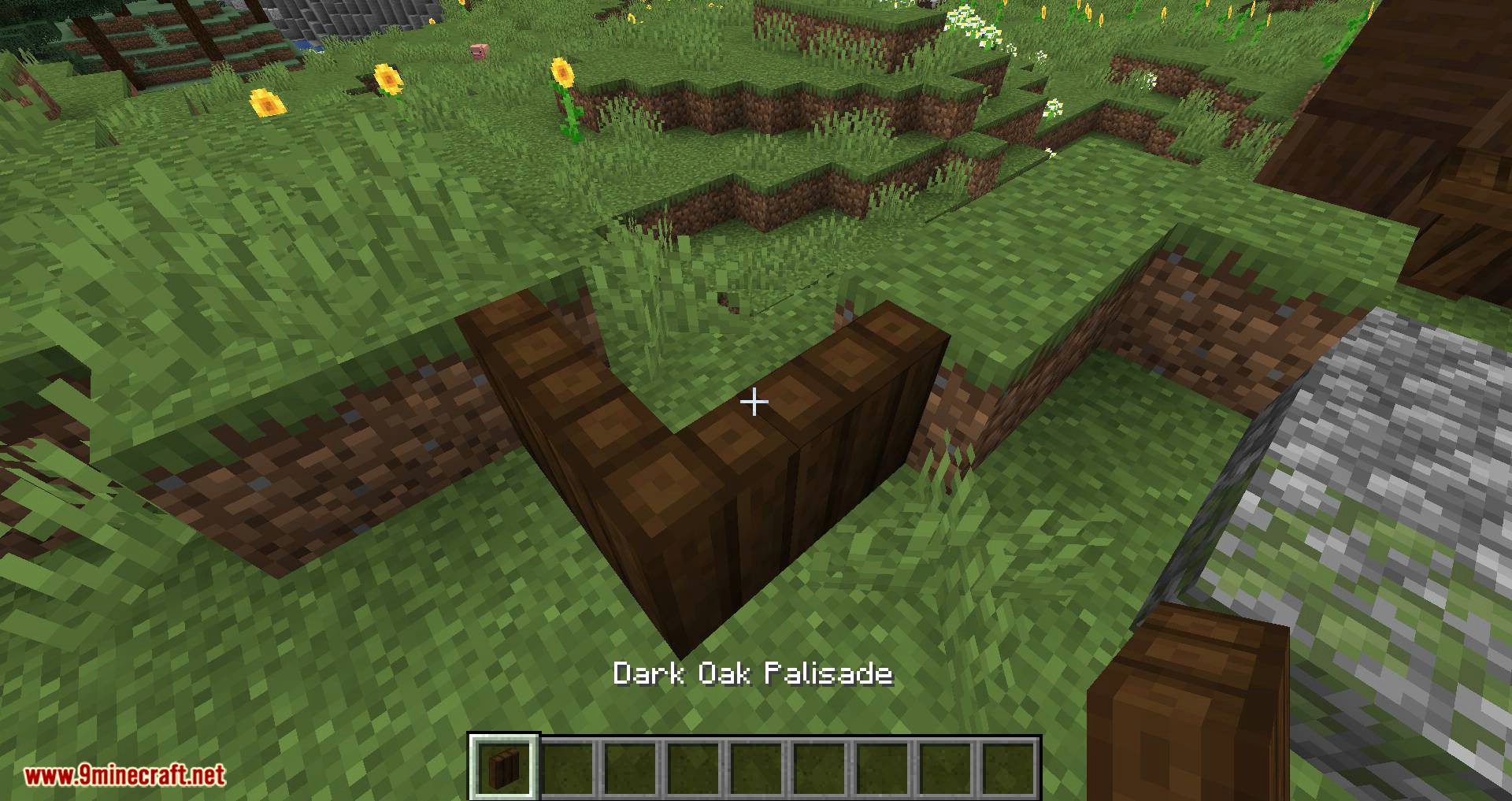Click the crosshair at screen center
The width and height of the screenshot is (1512, 801).
tap(754, 402)
